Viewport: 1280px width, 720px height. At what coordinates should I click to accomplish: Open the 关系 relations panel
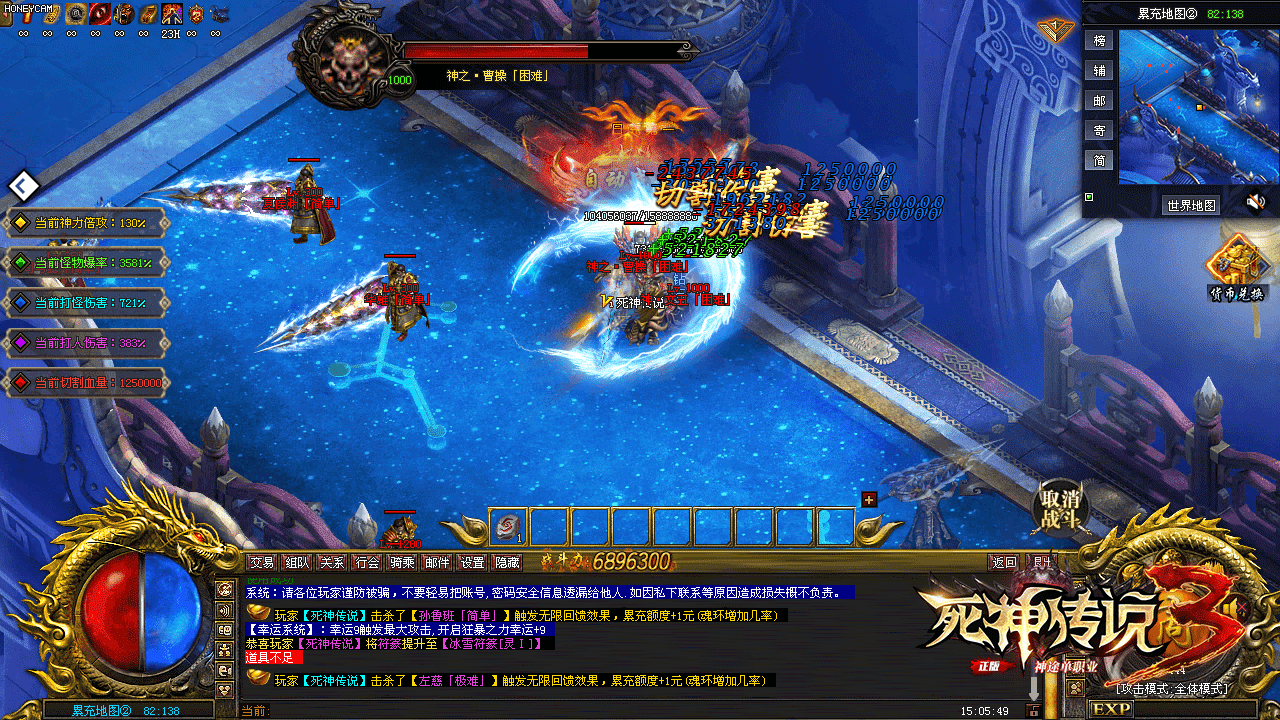point(332,563)
